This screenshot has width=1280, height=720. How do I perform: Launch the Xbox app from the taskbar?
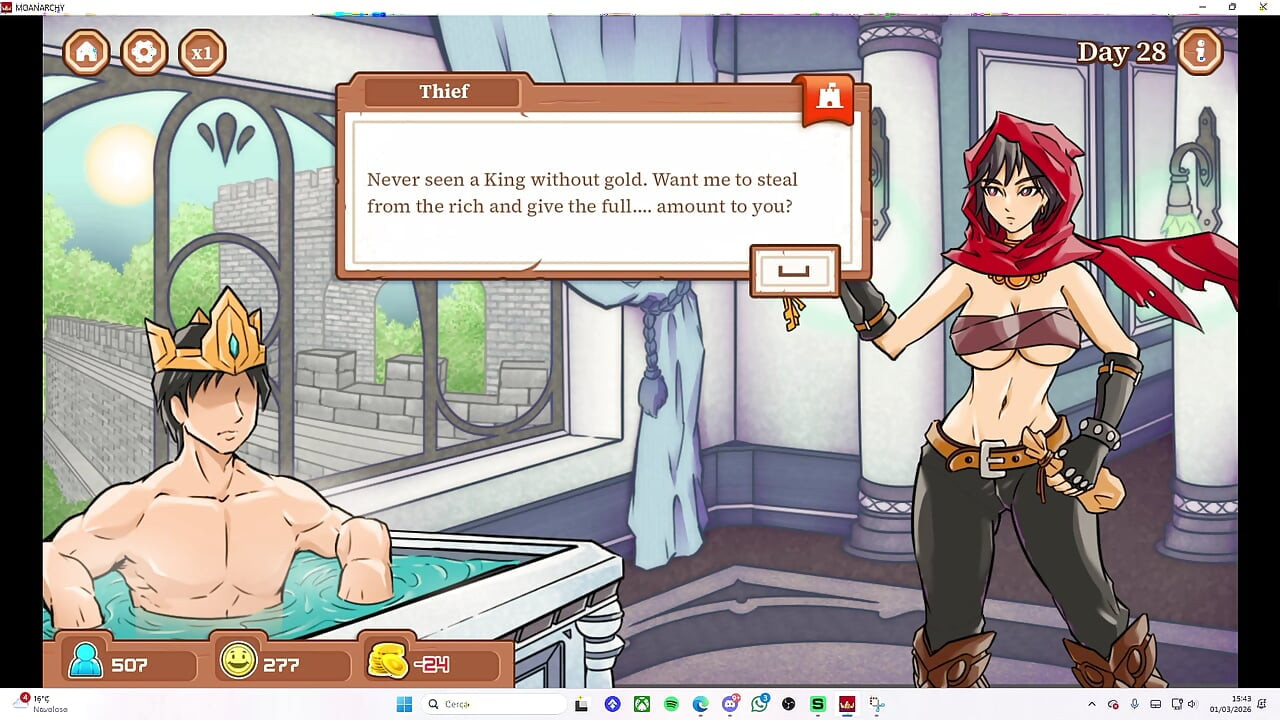coord(641,704)
